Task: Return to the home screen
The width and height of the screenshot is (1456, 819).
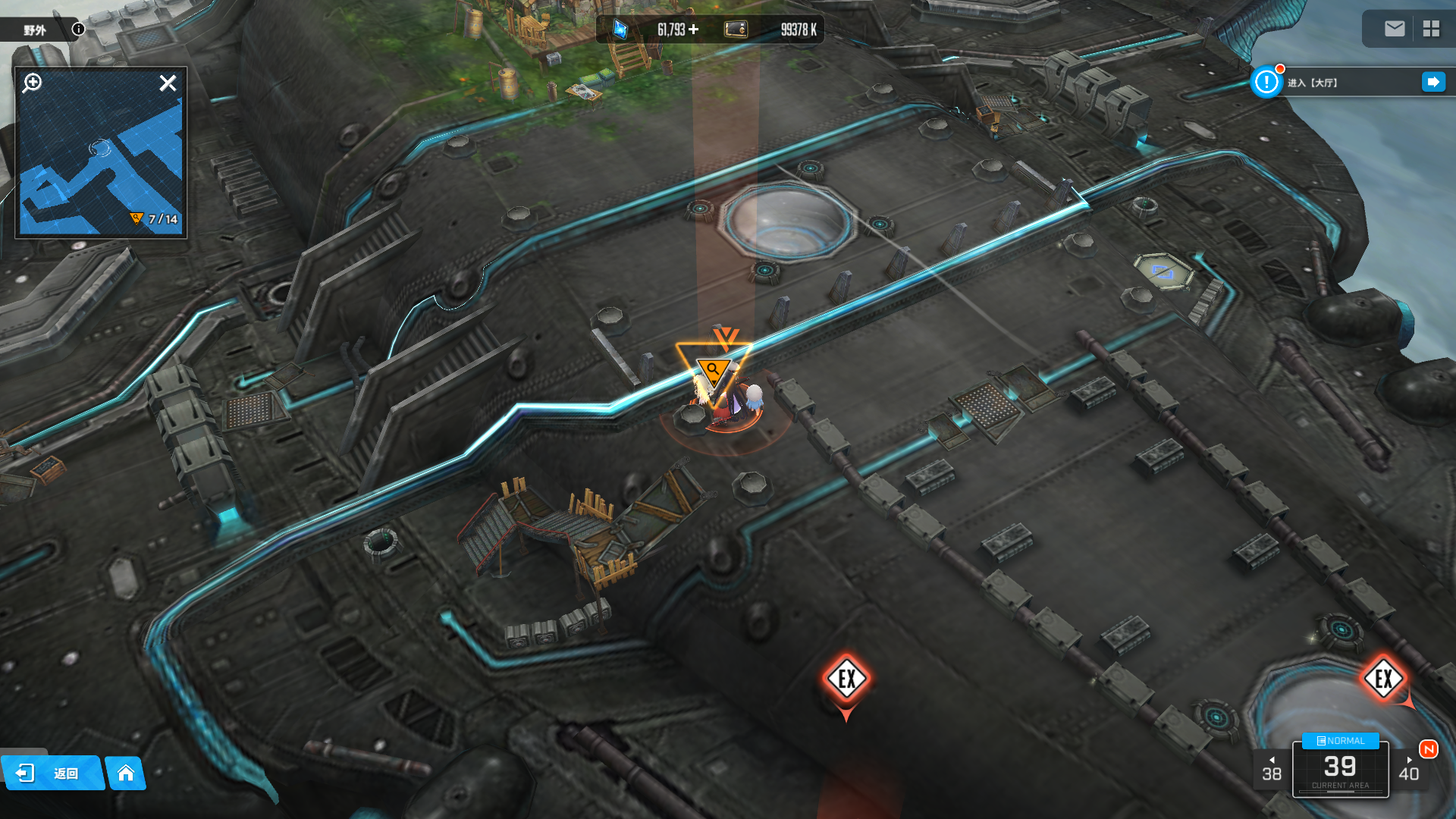Action: coord(126,773)
